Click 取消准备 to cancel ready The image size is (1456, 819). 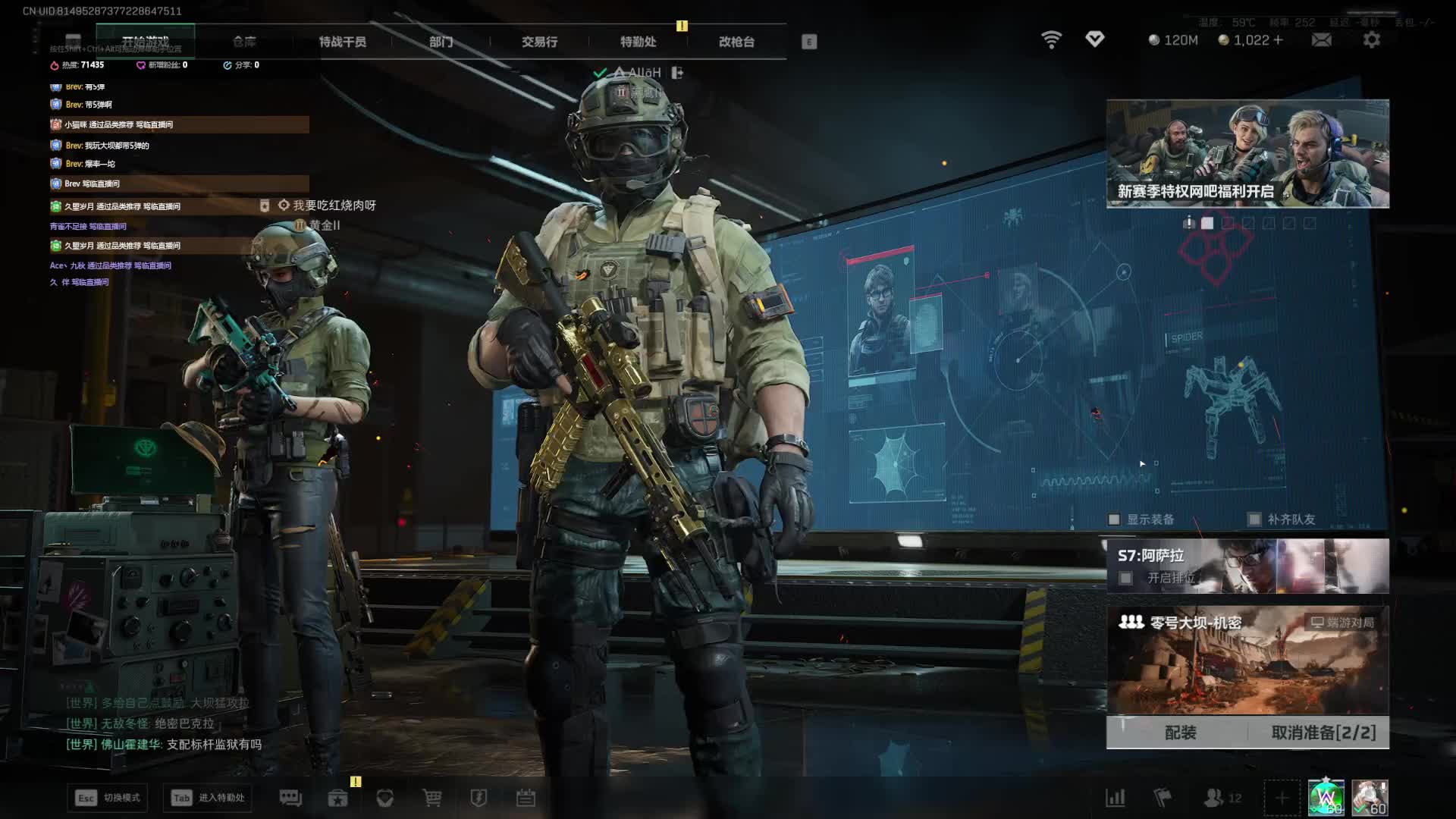1323,733
